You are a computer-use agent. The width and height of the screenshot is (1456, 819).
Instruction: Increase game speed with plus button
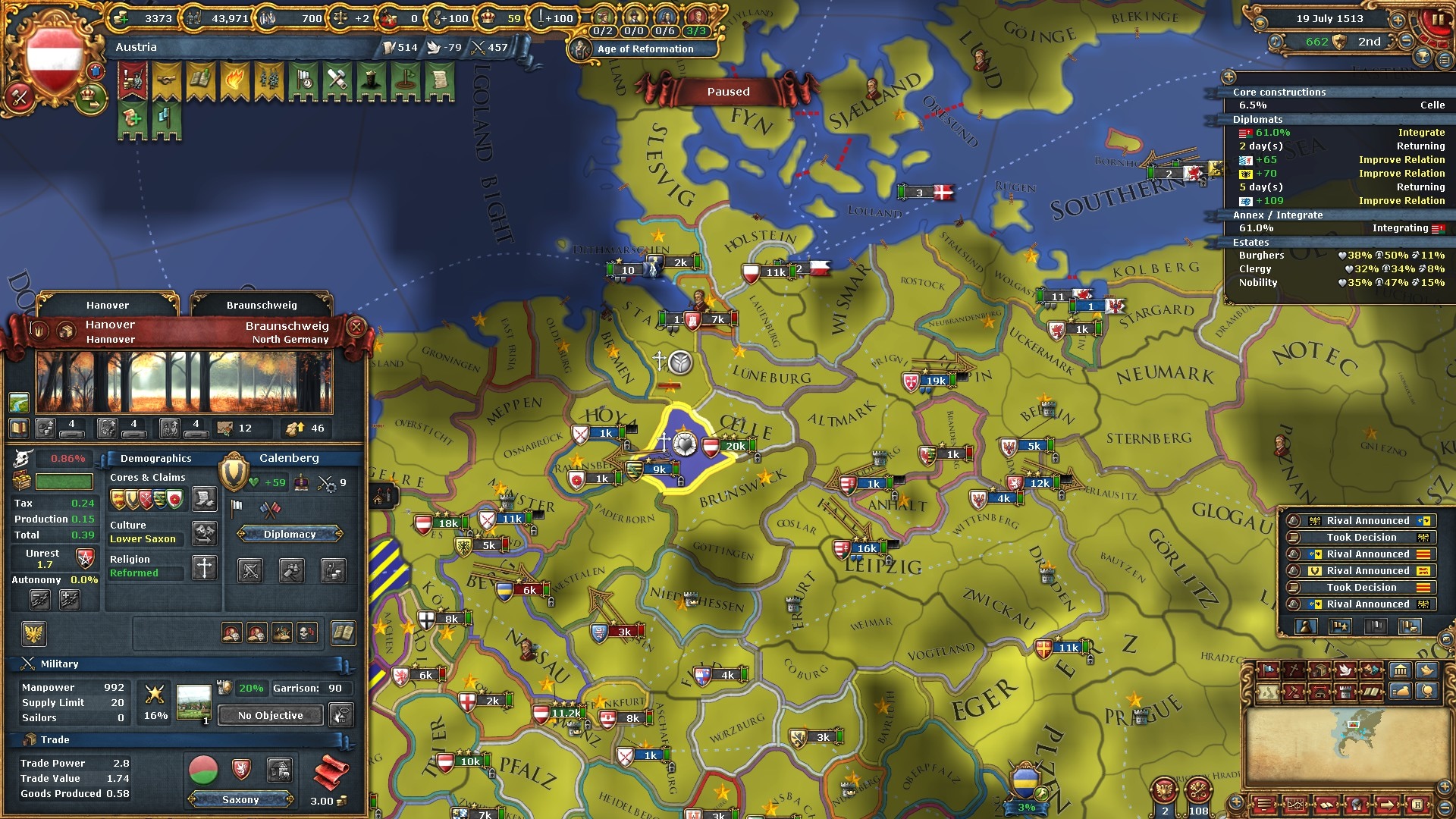coord(1398,20)
